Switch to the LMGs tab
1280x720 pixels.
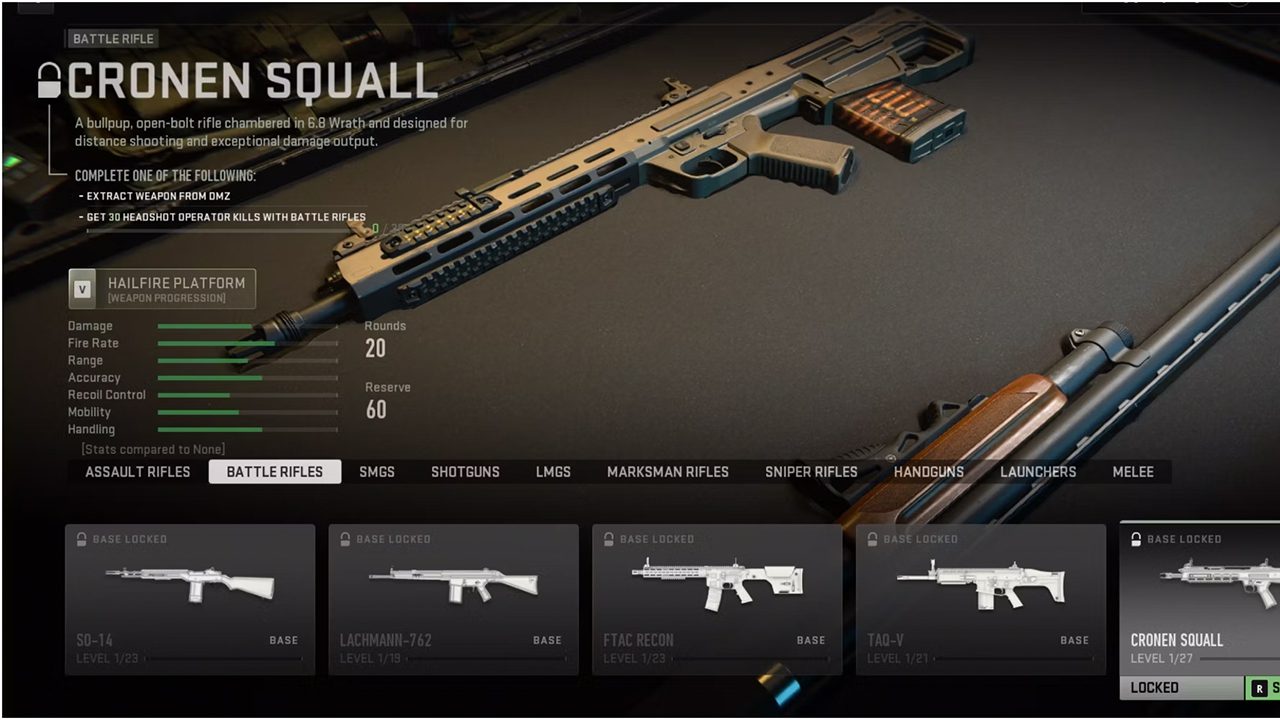point(553,472)
